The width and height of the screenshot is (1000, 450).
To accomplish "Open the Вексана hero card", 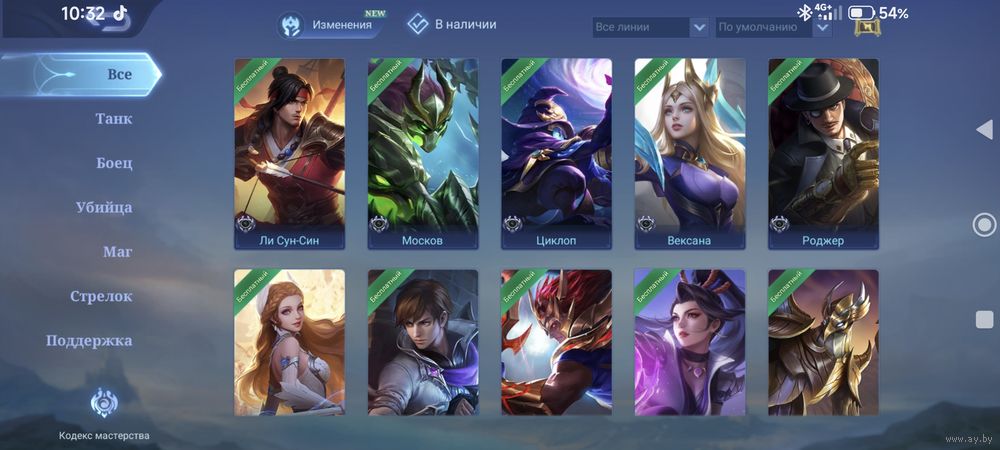I will pos(690,153).
